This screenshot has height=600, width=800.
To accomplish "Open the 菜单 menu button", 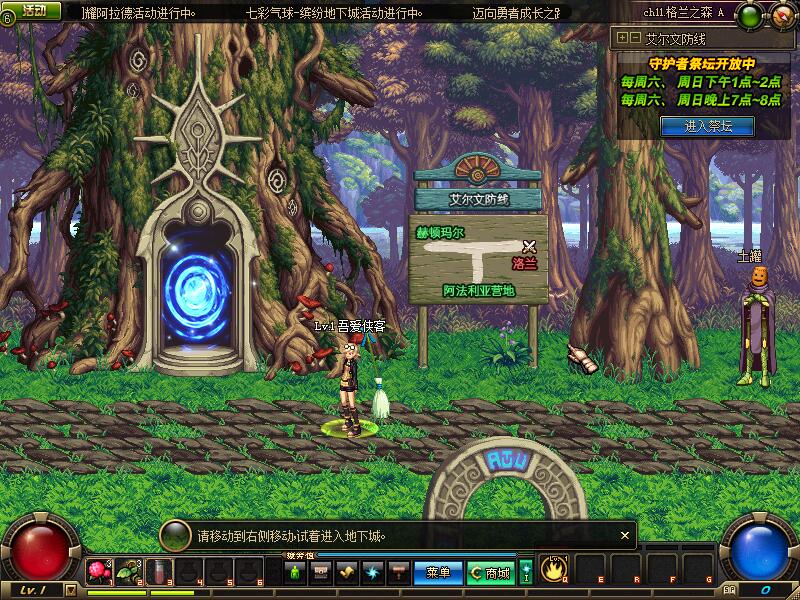I will [x=438, y=573].
